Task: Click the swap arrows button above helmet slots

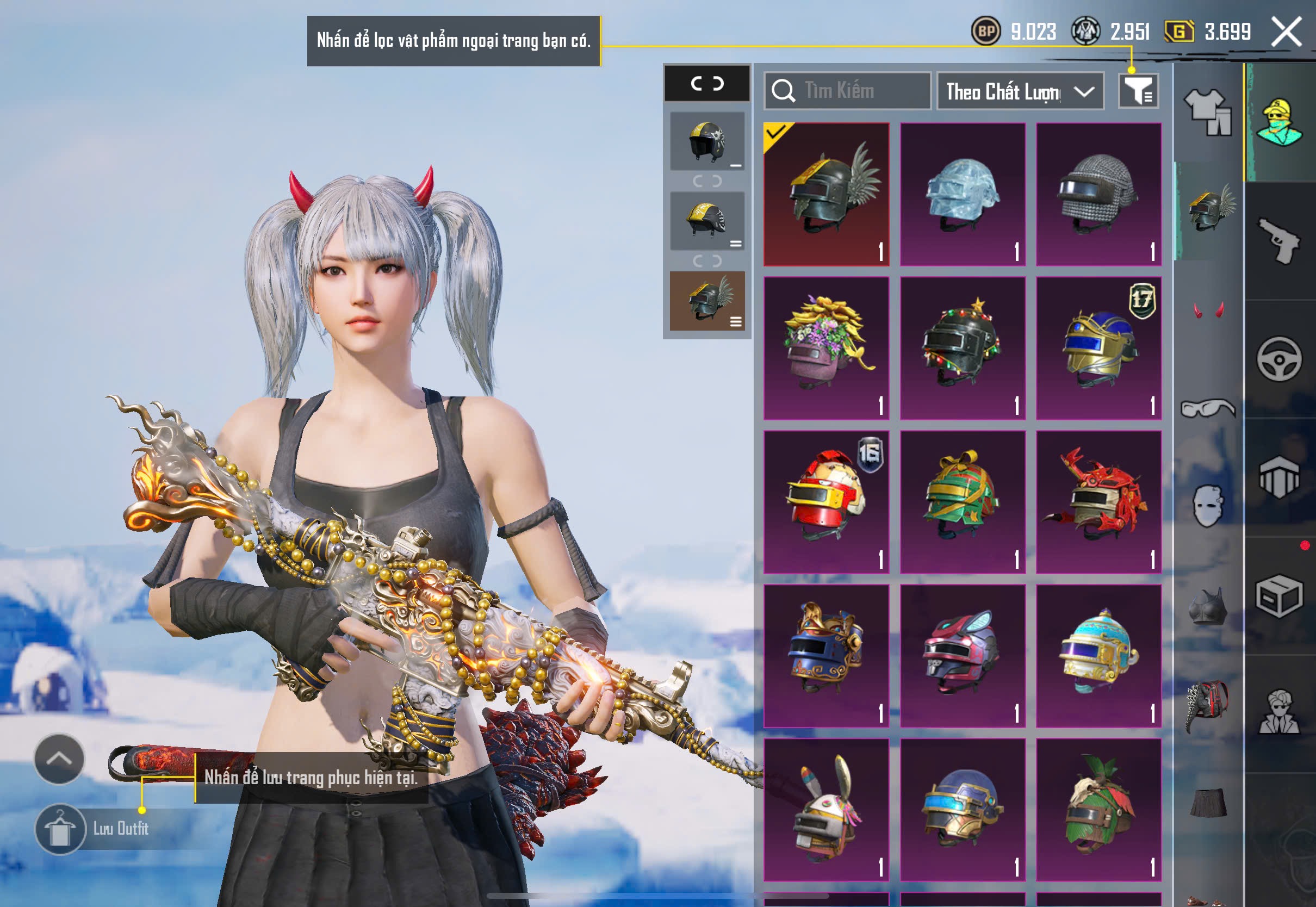Action: pyautogui.click(x=707, y=84)
